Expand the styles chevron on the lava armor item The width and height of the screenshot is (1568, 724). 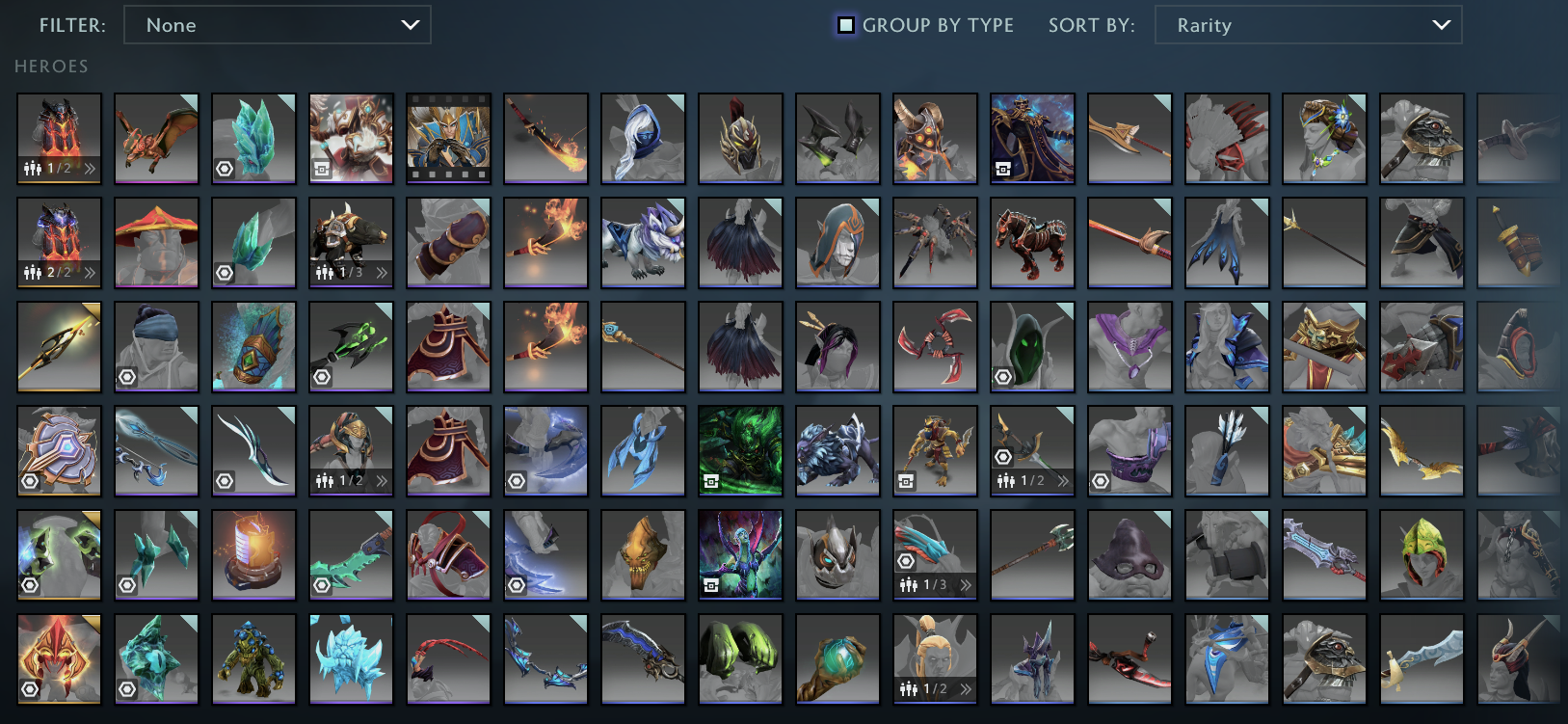[x=90, y=169]
